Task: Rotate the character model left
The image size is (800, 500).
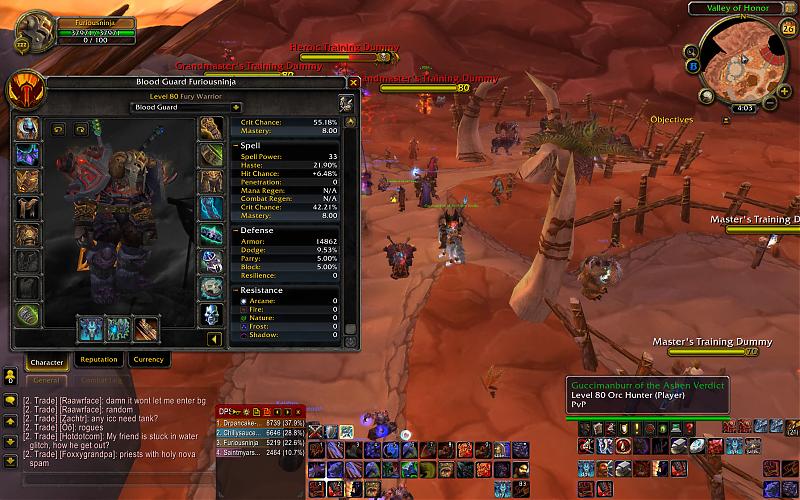Action: tap(56, 129)
